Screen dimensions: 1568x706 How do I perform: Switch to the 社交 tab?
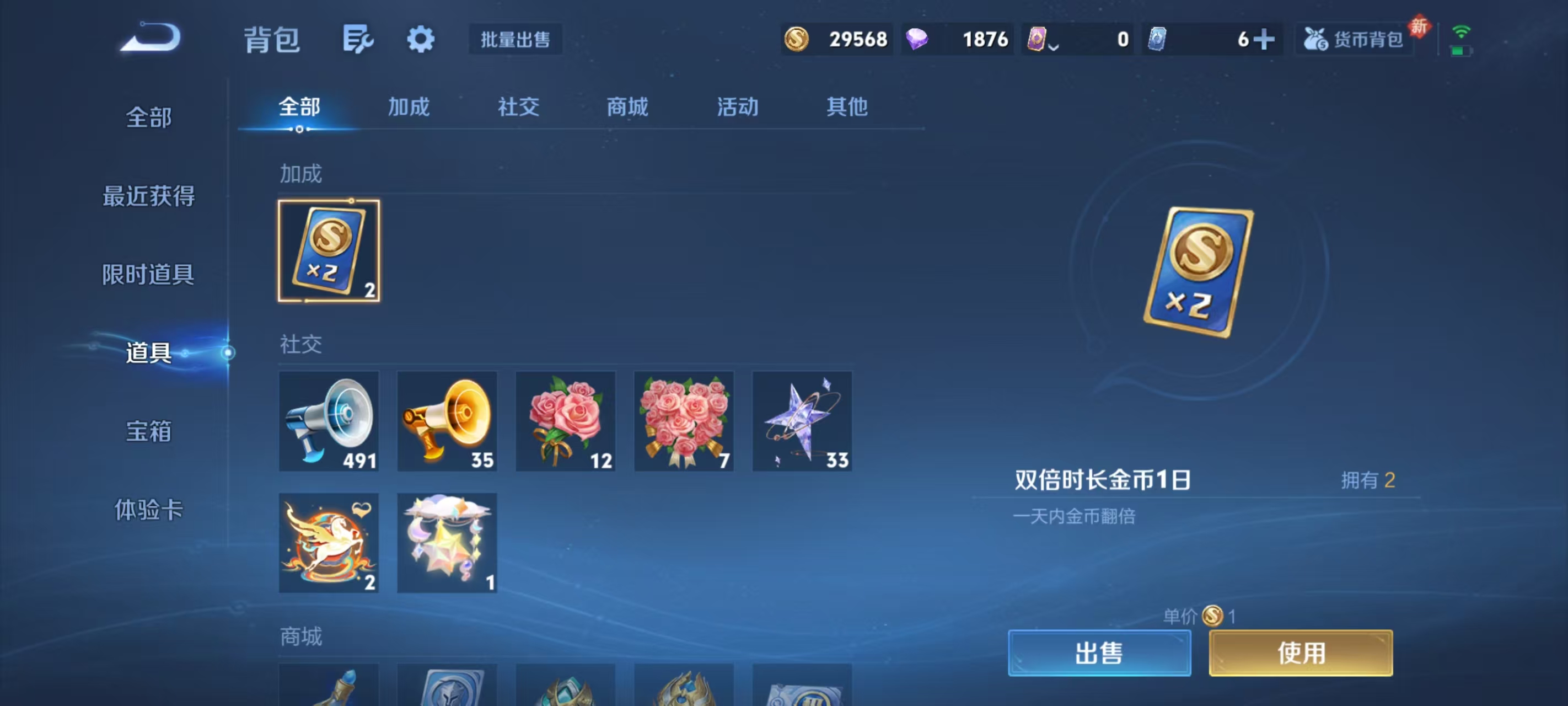point(518,107)
